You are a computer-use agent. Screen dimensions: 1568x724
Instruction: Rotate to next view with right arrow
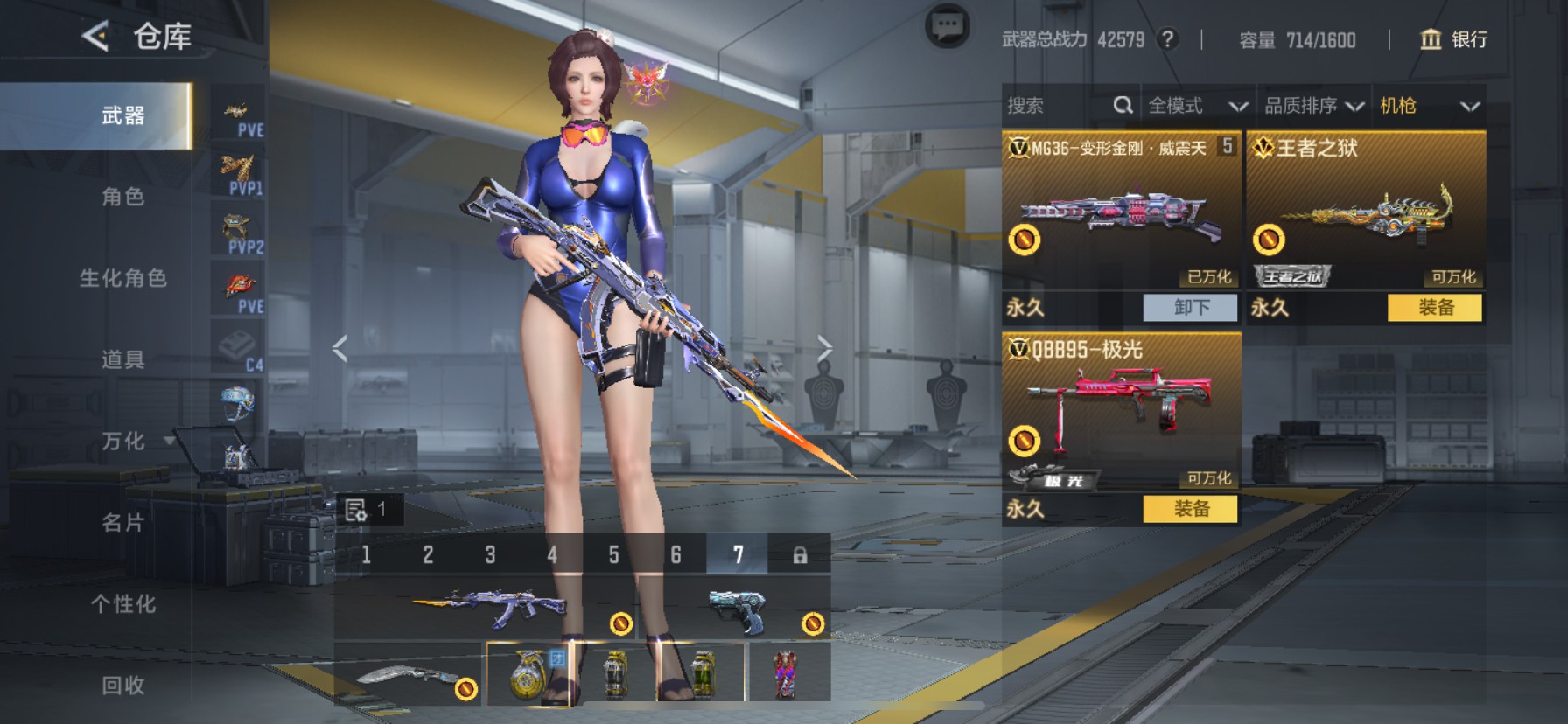click(x=823, y=348)
